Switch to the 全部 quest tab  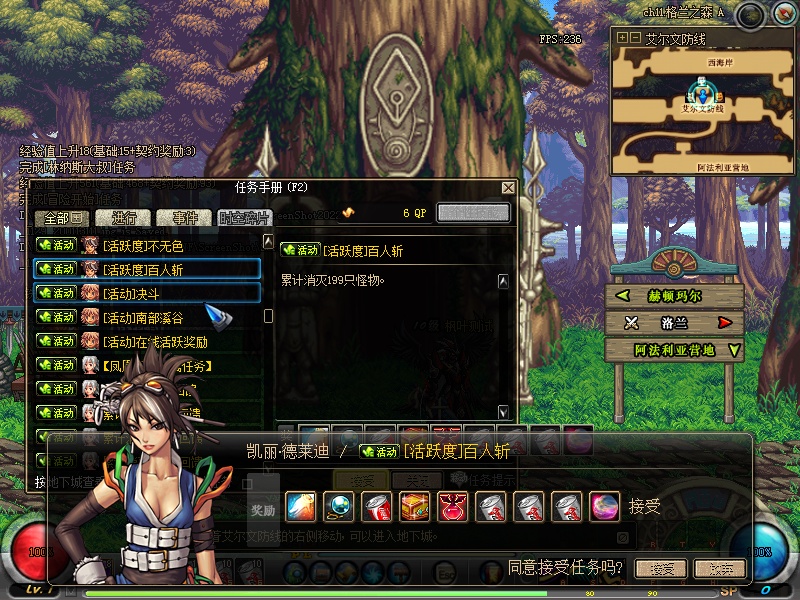tap(62, 218)
